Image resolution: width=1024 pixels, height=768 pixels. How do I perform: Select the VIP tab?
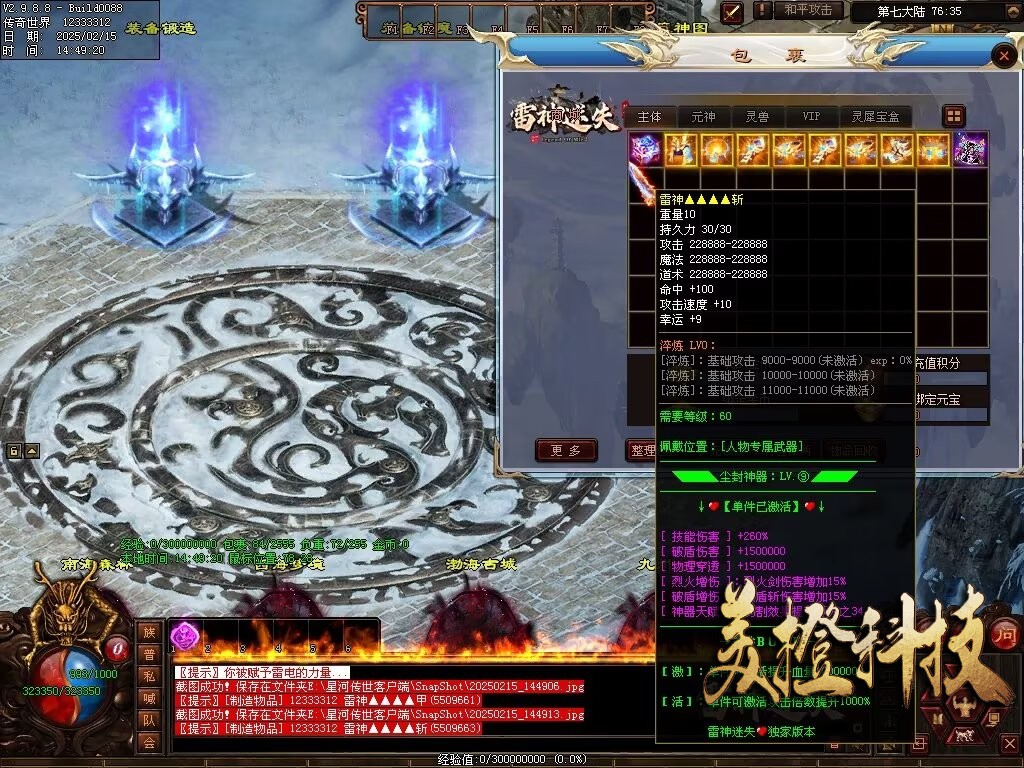[x=811, y=117]
